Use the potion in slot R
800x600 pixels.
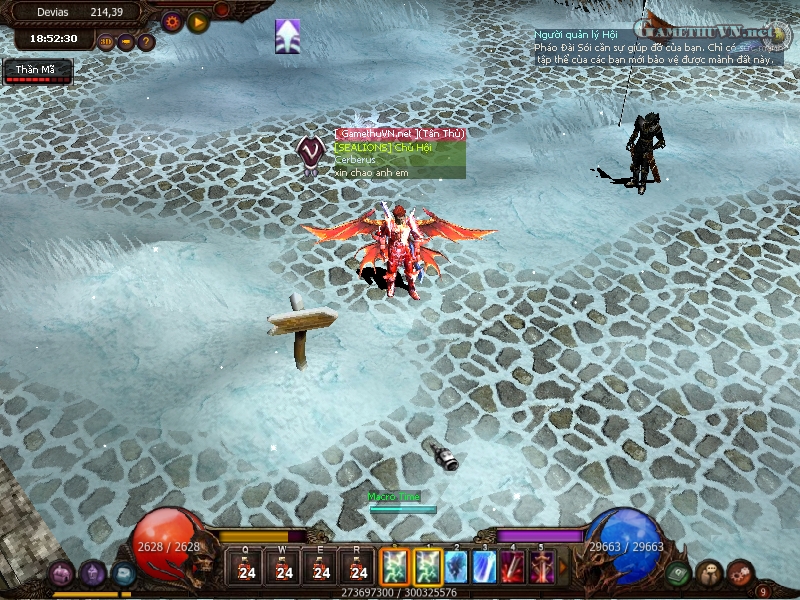click(x=358, y=569)
